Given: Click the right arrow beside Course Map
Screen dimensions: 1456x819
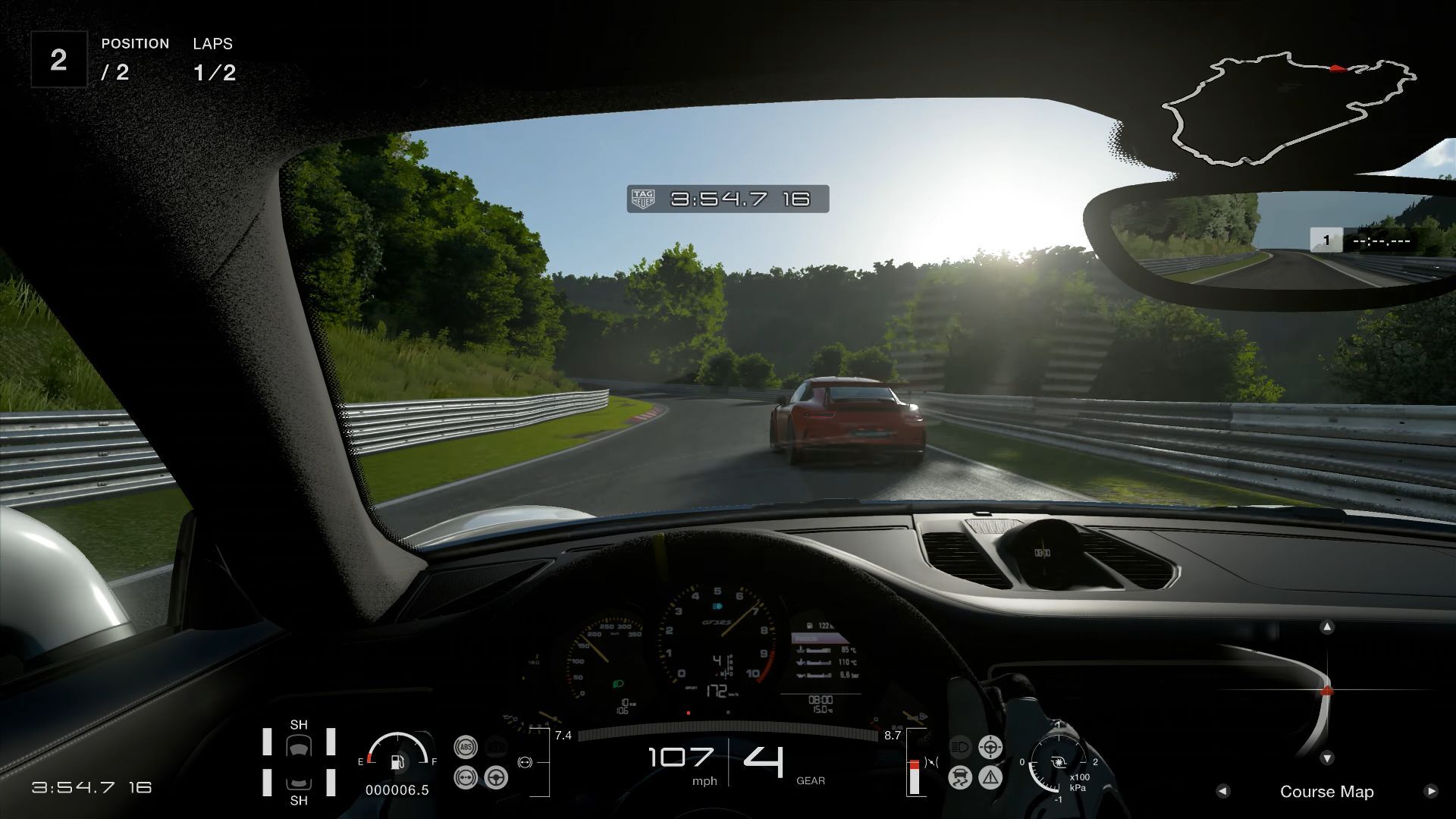Looking at the screenshot, I should pyautogui.click(x=1431, y=791).
